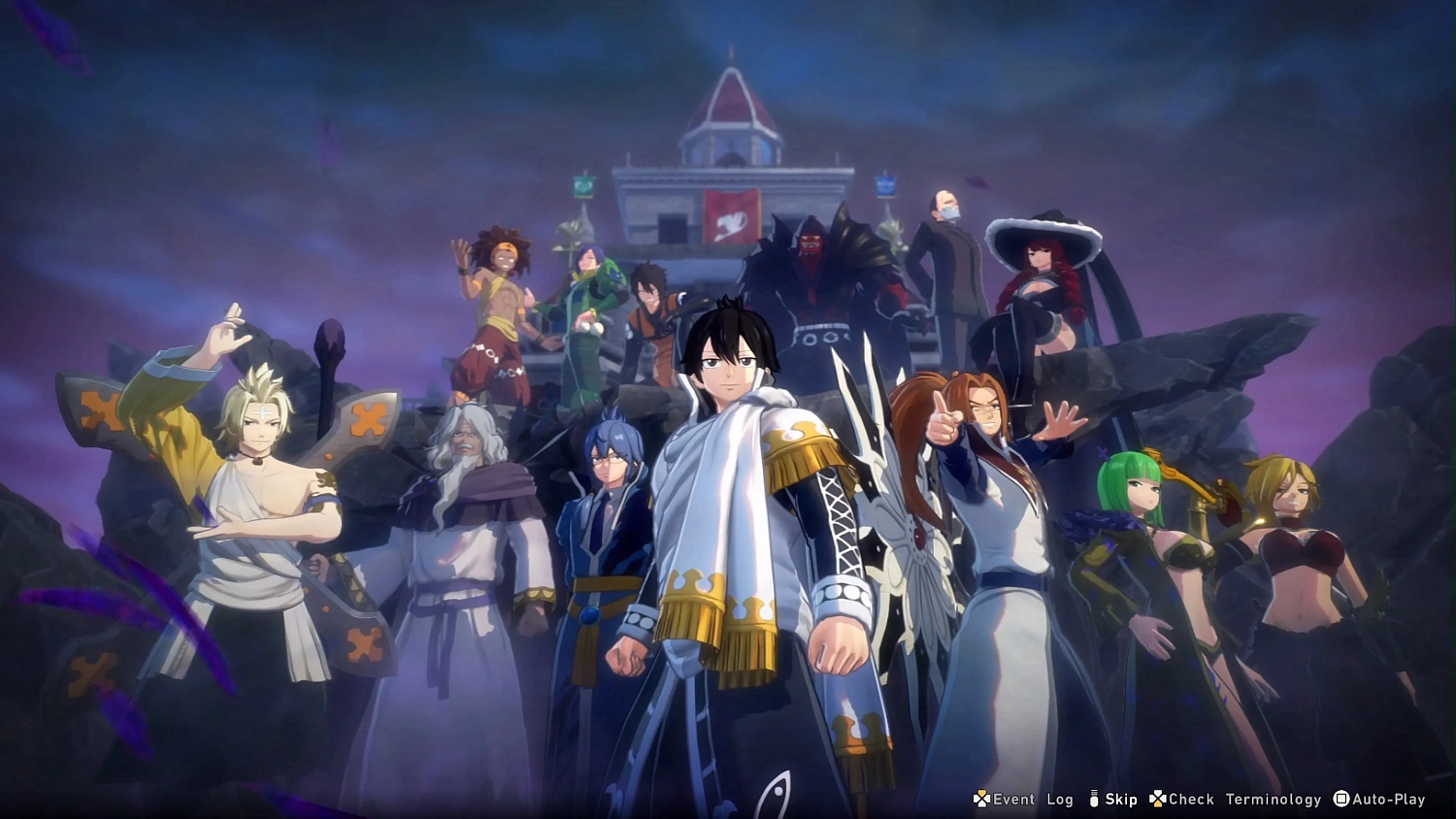
Task: Click the d-pad up icon beside Event Log
Action: (x=981, y=800)
